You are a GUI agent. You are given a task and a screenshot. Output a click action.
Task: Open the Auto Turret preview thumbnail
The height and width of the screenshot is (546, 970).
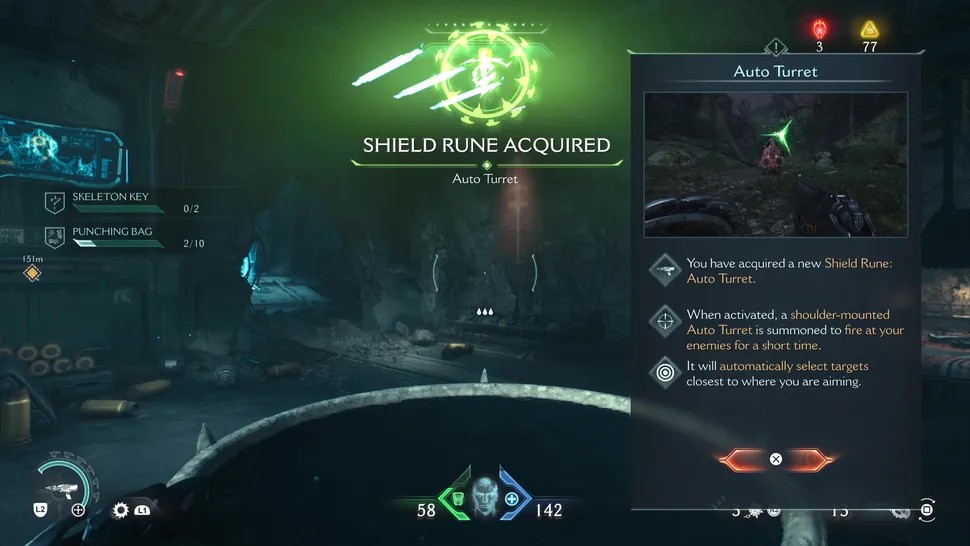(x=775, y=165)
